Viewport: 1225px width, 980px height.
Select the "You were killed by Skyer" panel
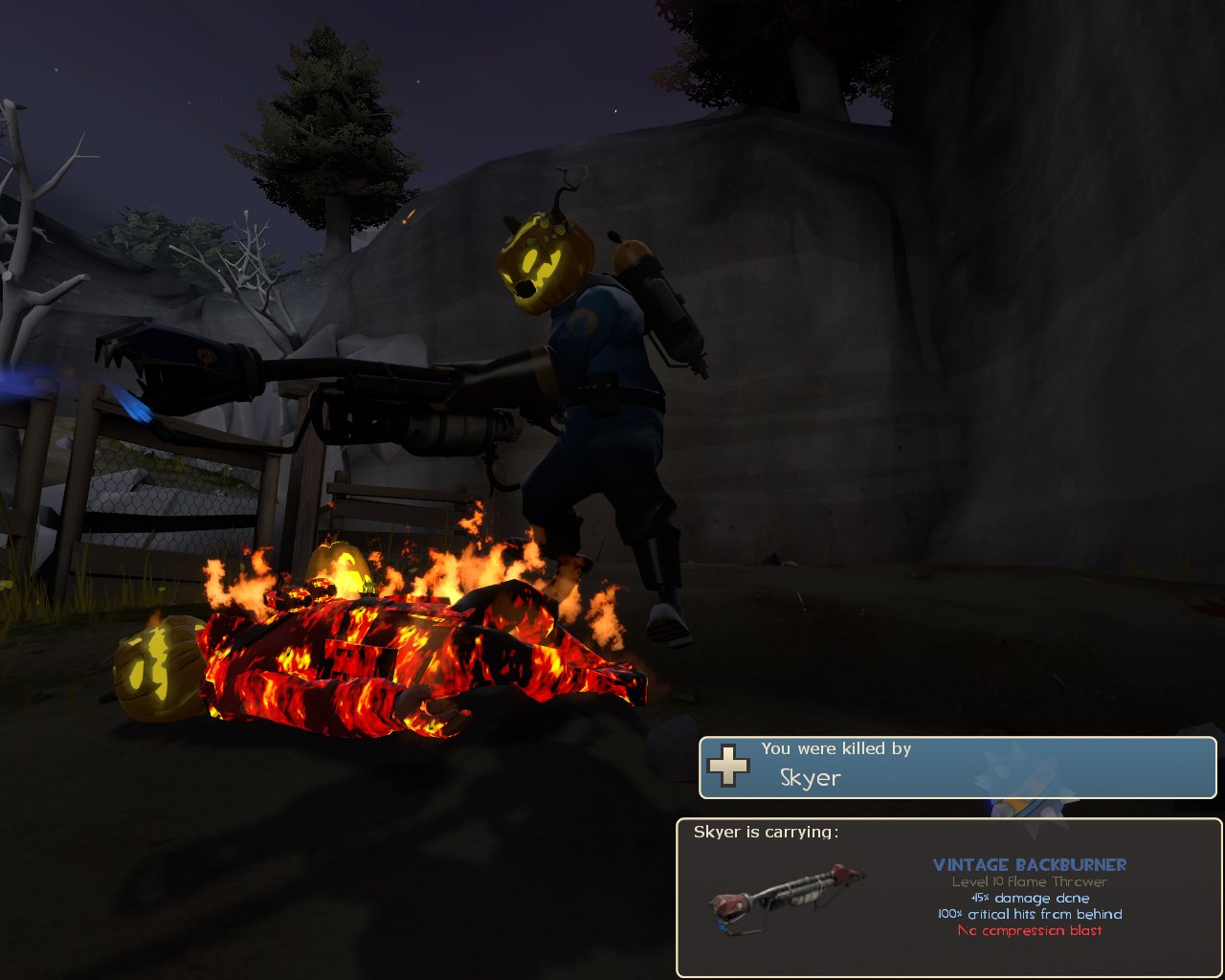pos(957,768)
